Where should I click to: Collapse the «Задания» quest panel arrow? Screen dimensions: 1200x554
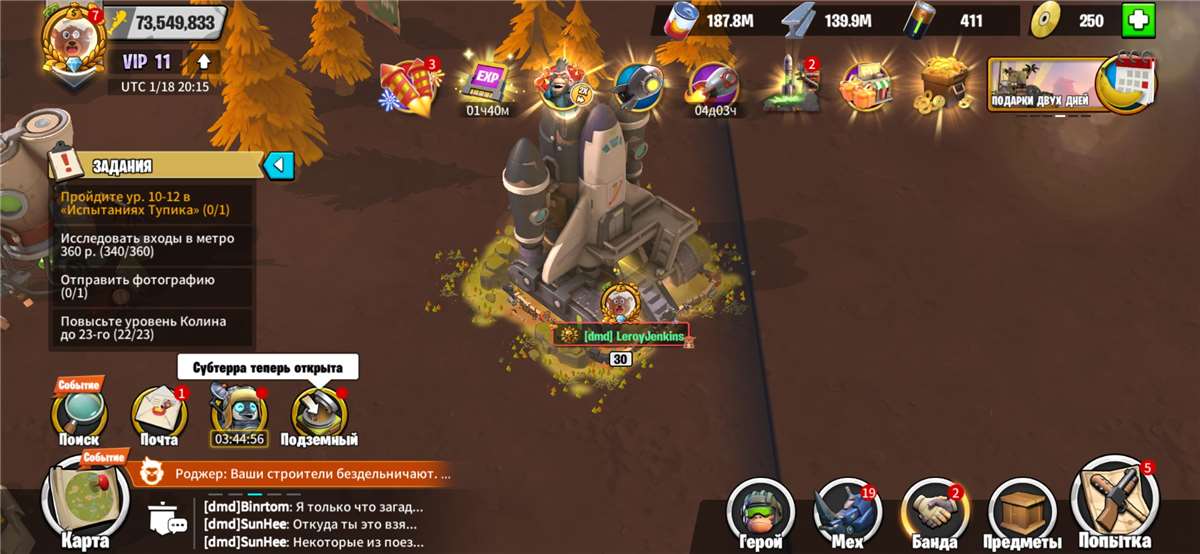[278, 165]
